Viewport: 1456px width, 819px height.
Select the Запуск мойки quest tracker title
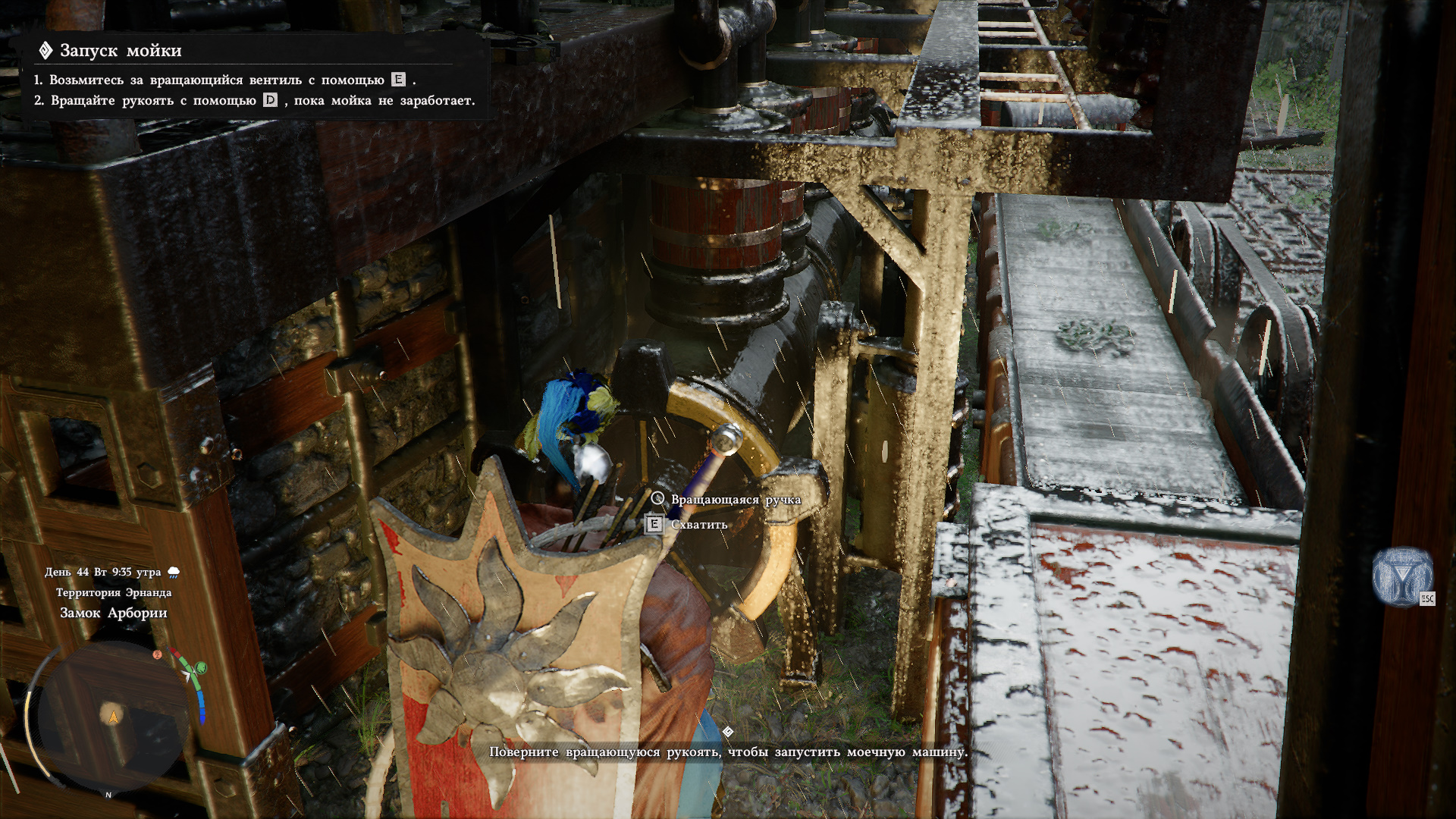[x=121, y=51]
